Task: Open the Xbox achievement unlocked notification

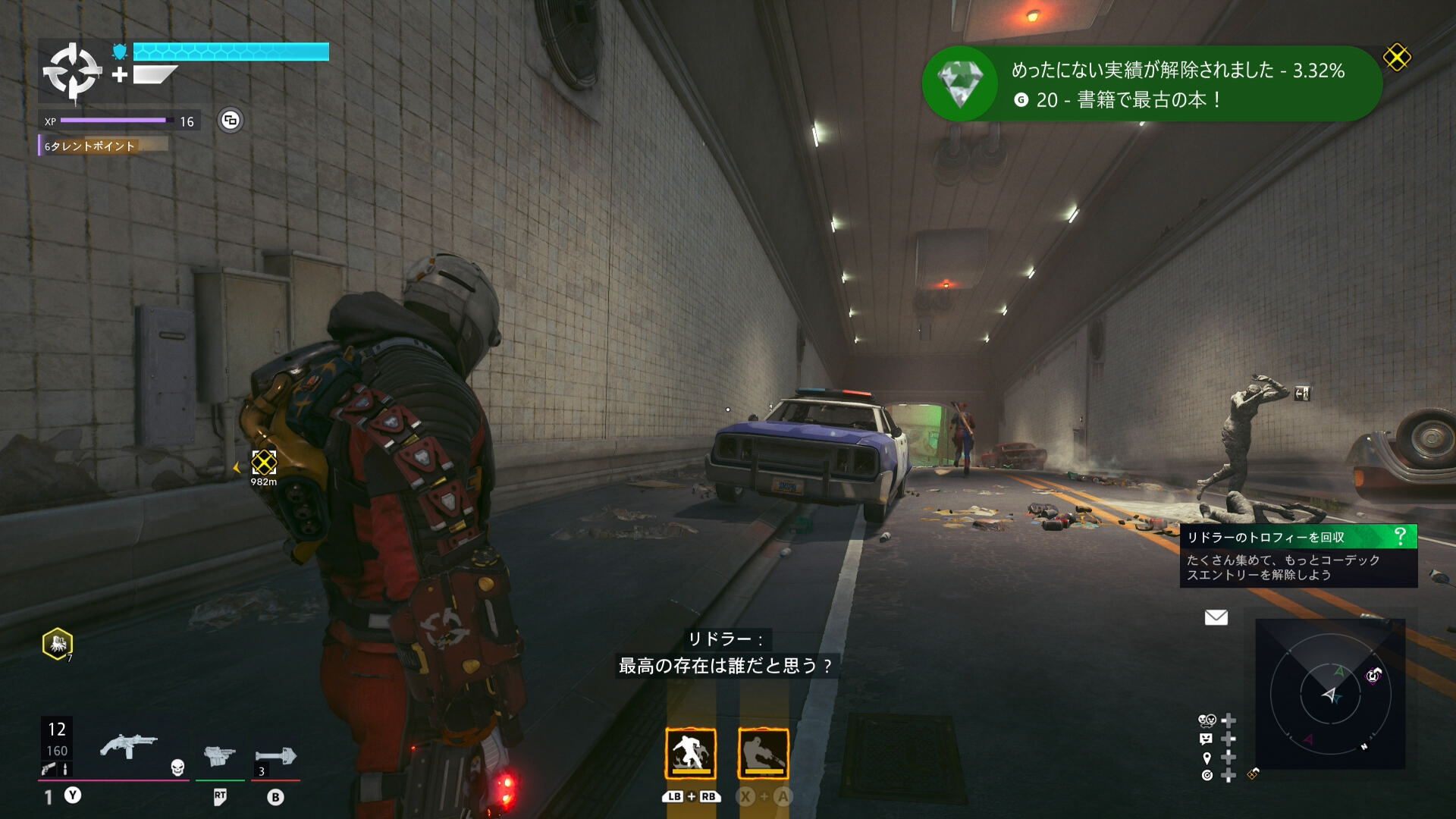Action: 1151,83
